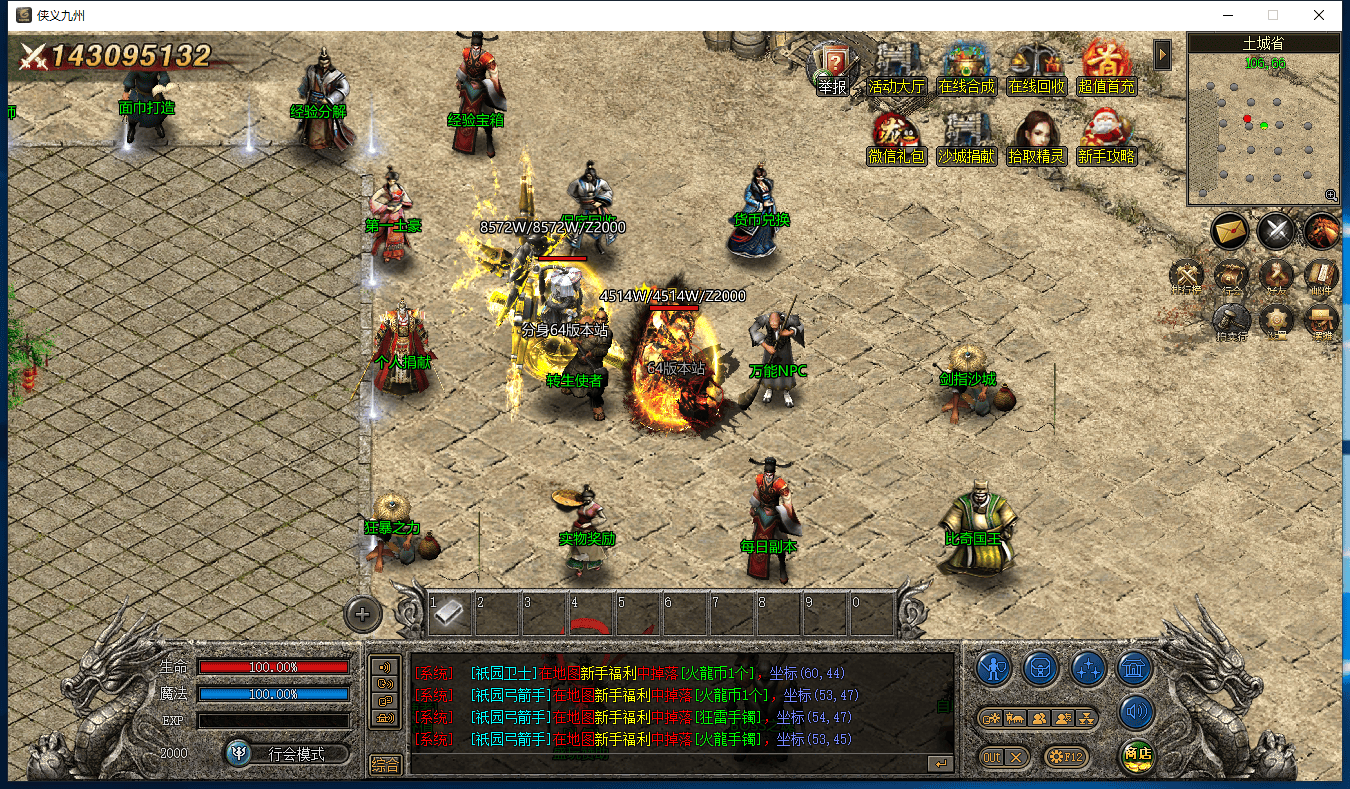Open the 排行榜 ranking board
The height and width of the screenshot is (789, 1350).
[1189, 276]
